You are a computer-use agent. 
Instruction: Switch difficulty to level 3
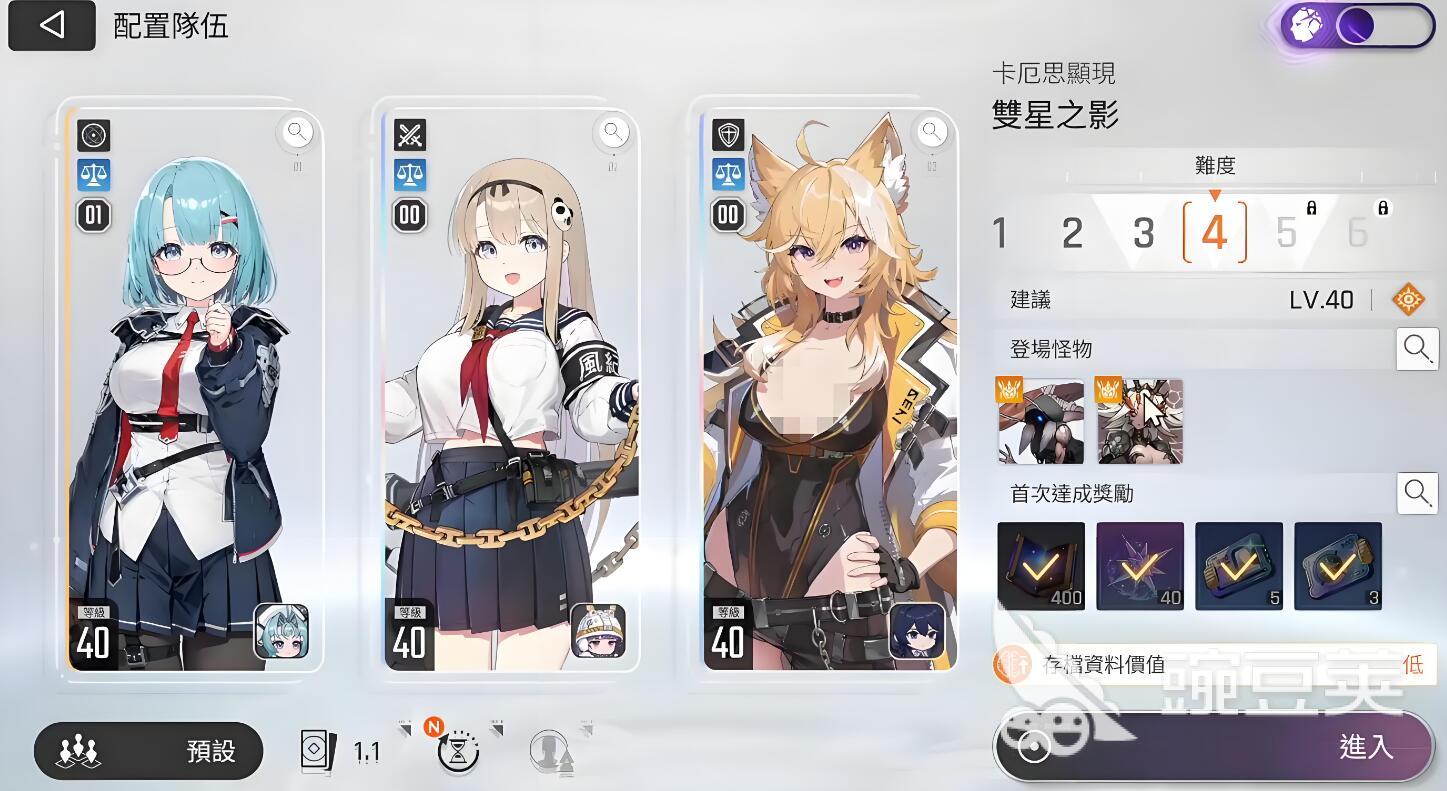click(x=1143, y=233)
